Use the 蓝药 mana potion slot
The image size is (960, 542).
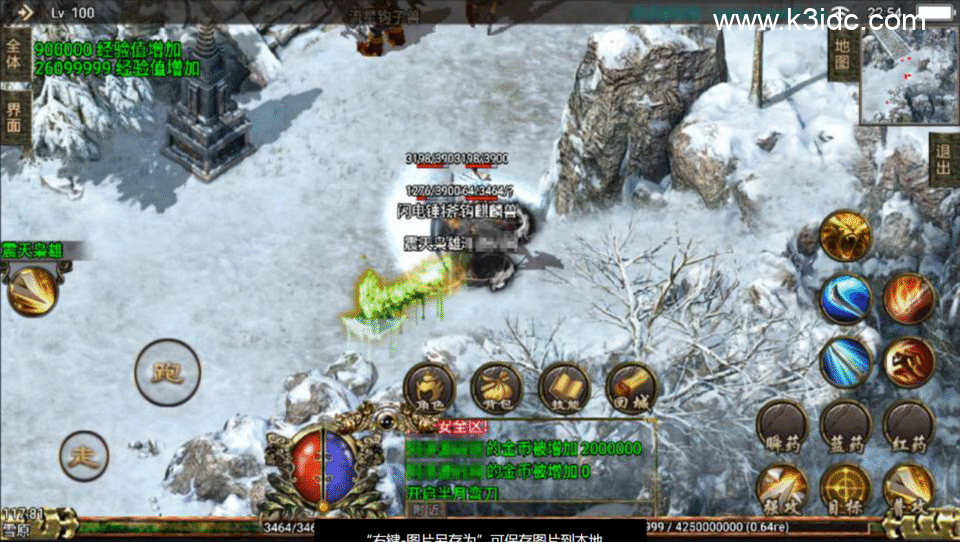tap(845, 426)
